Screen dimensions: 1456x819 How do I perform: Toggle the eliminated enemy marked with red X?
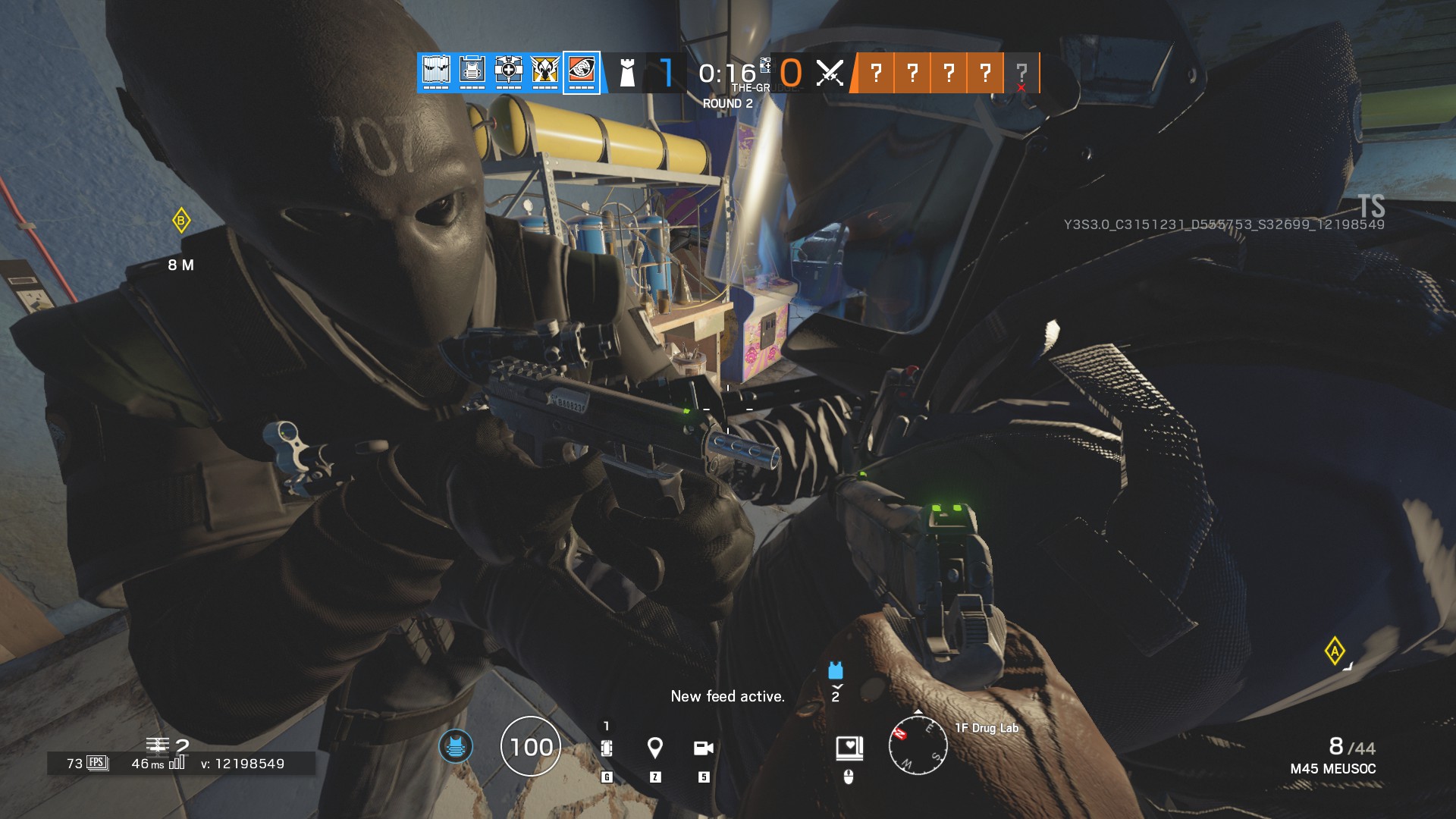pyautogui.click(x=1021, y=76)
